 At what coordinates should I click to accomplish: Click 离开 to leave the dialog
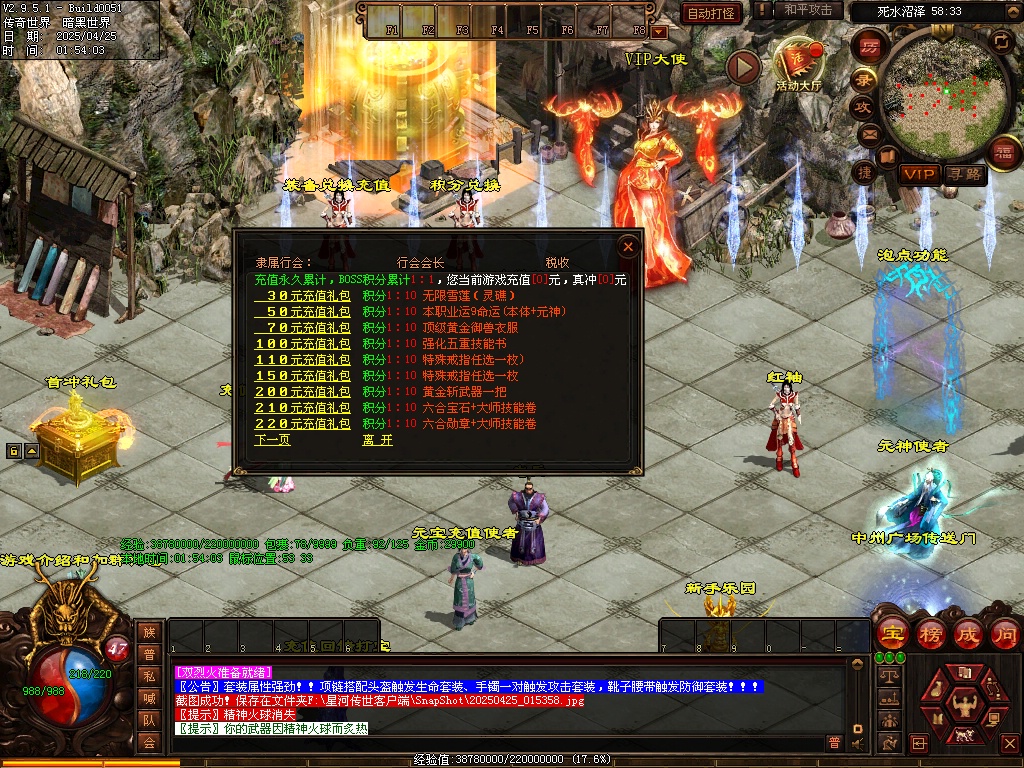coord(377,440)
